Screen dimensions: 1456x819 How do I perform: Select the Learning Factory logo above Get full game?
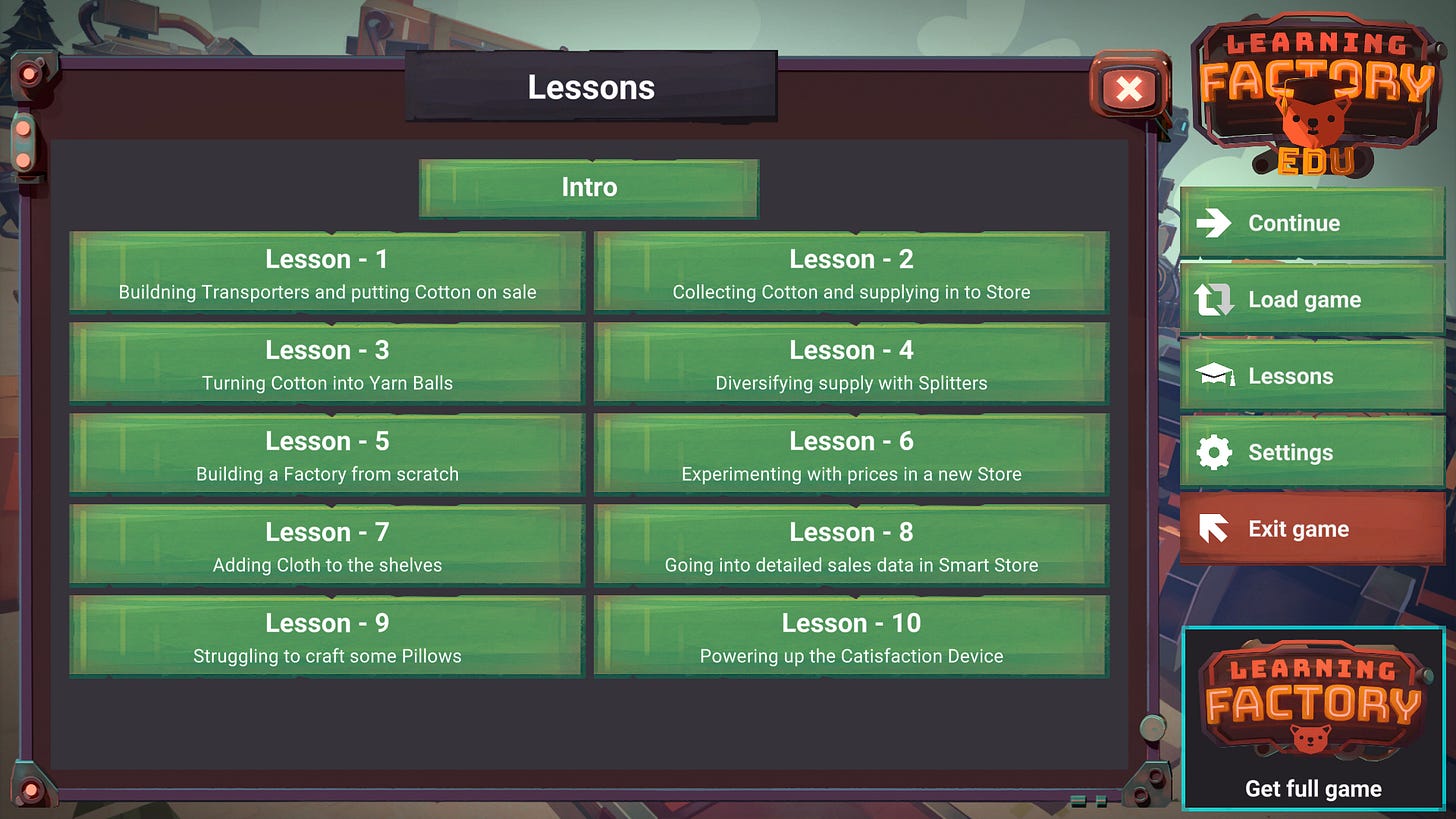click(x=1312, y=700)
